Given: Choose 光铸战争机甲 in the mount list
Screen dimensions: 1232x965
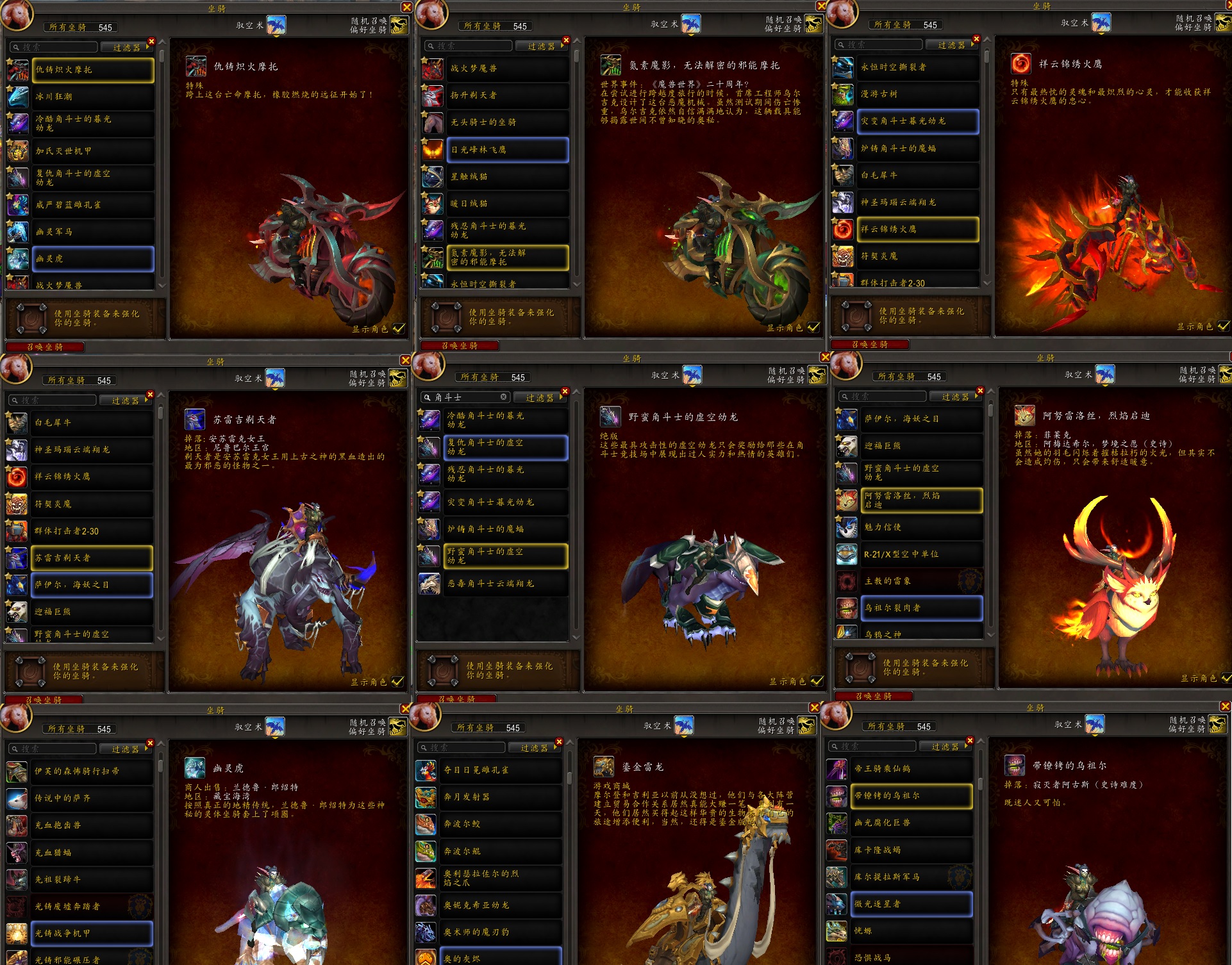Looking at the screenshot, I should coord(92,934).
